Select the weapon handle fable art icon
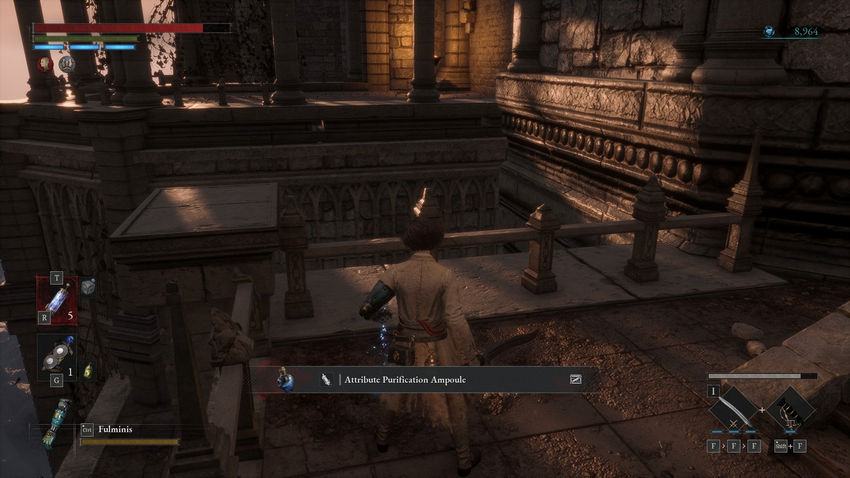 793,406
